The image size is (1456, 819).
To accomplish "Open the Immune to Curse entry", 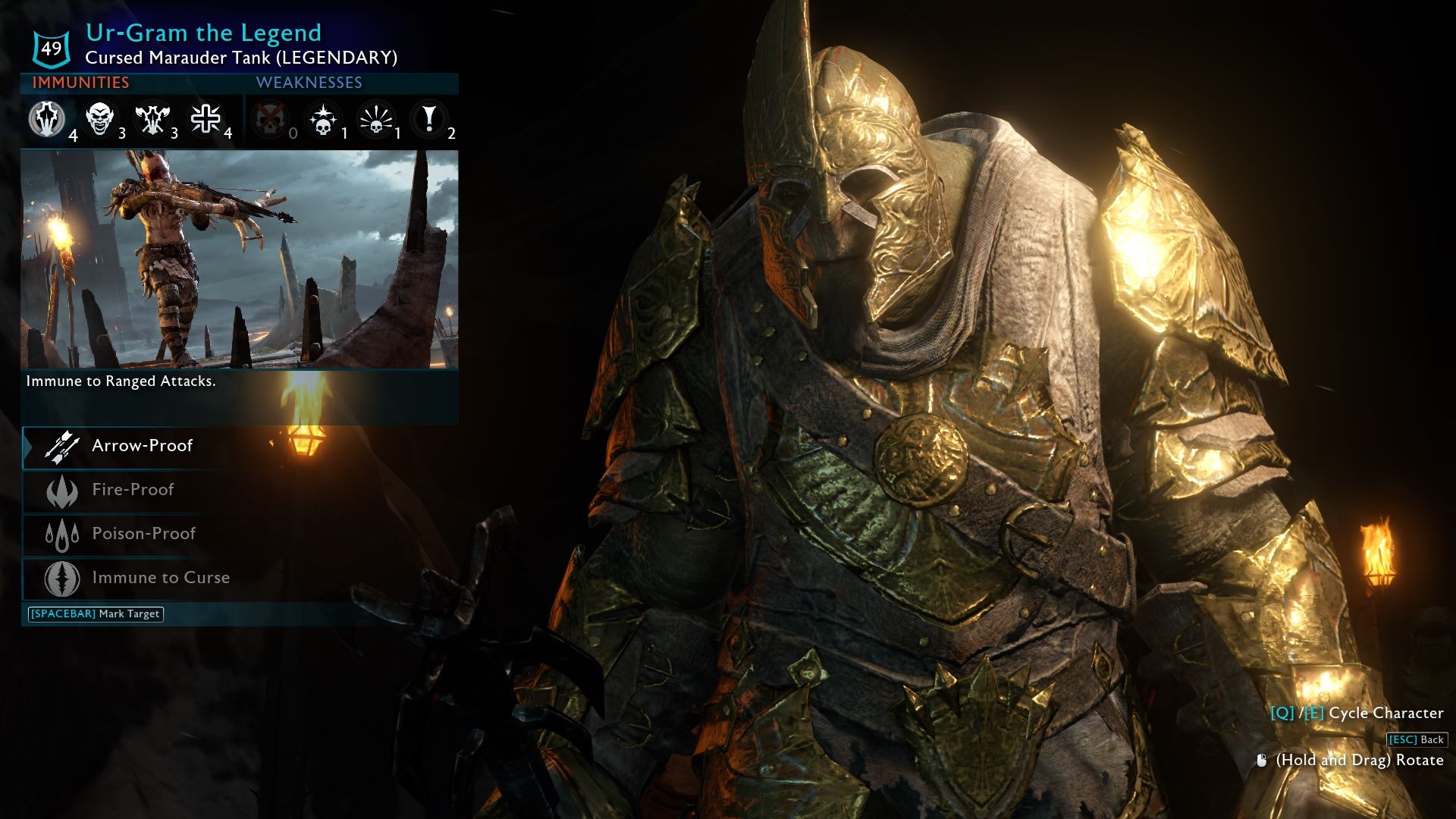I will click(x=160, y=578).
